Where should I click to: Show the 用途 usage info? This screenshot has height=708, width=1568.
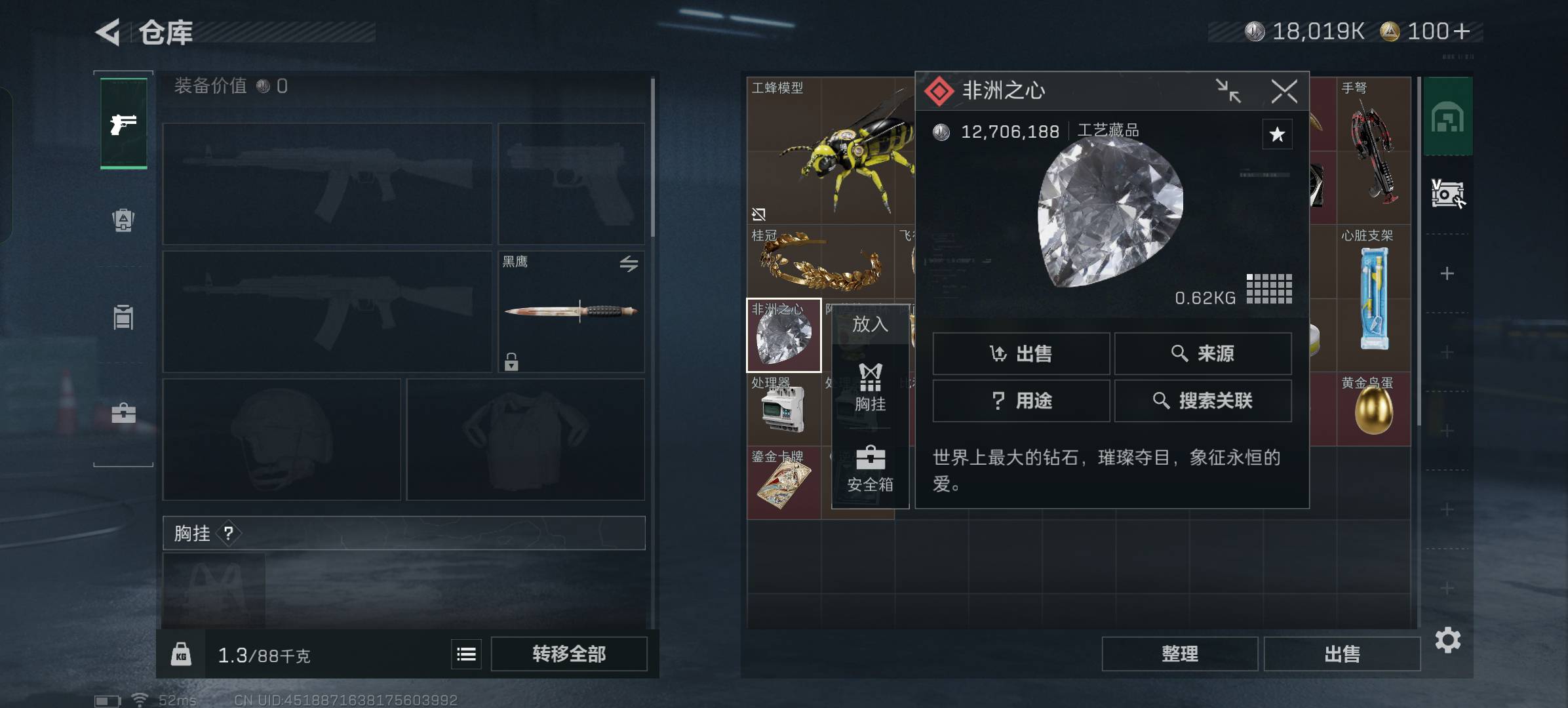(x=1021, y=401)
